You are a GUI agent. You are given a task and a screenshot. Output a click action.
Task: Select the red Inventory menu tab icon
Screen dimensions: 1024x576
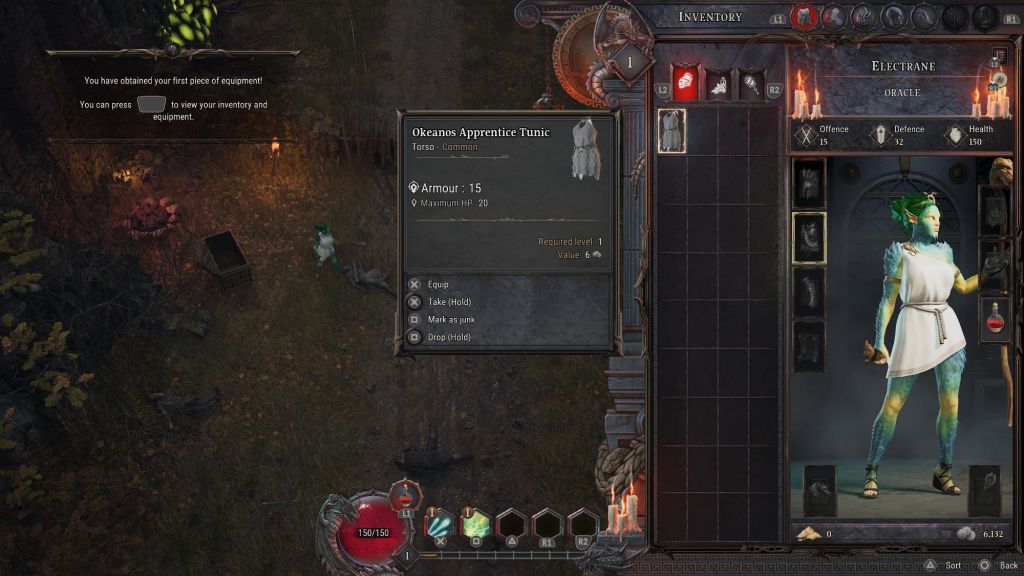[x=804, y=17]
